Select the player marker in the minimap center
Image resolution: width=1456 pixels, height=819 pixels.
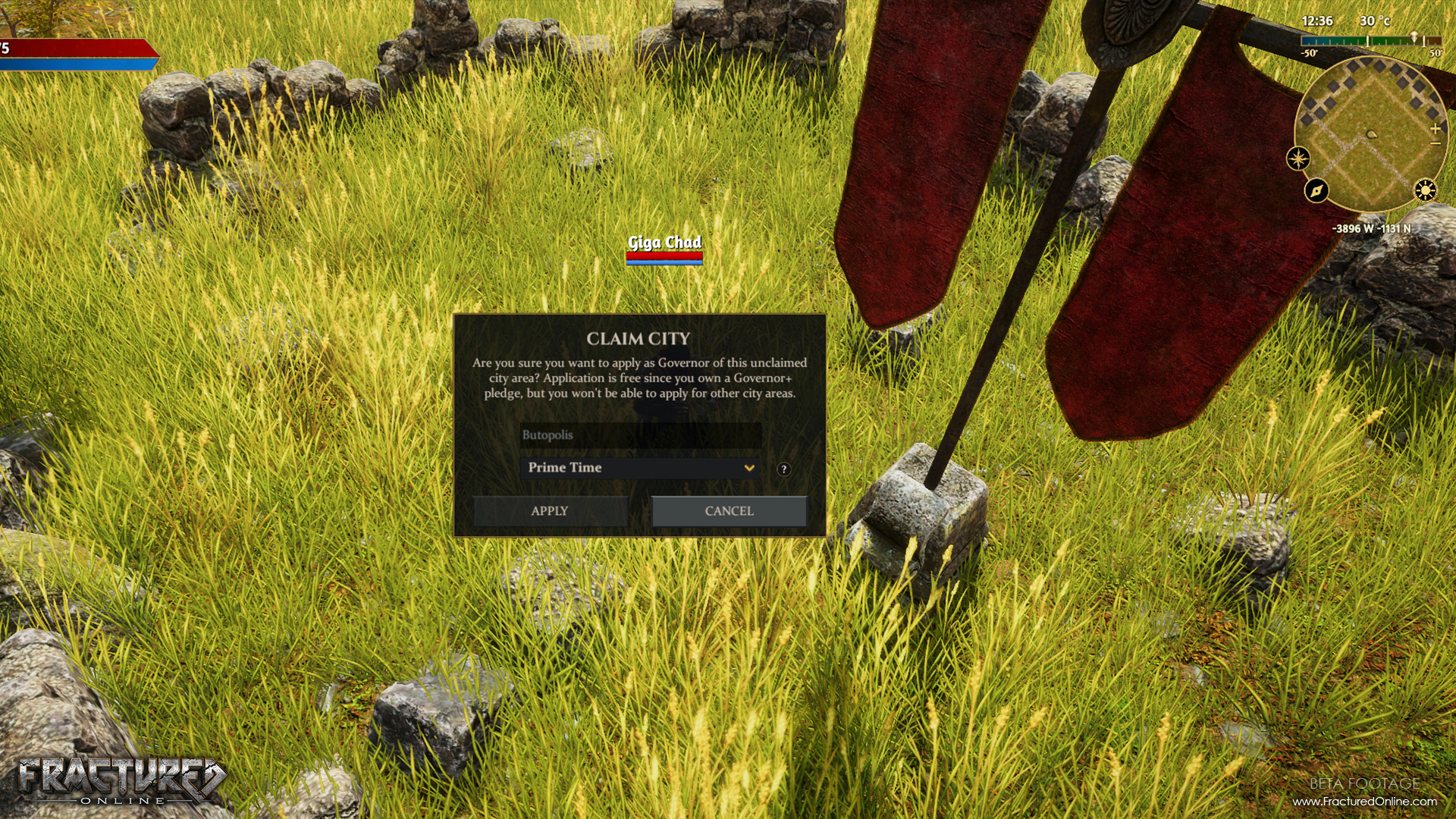1370,135
